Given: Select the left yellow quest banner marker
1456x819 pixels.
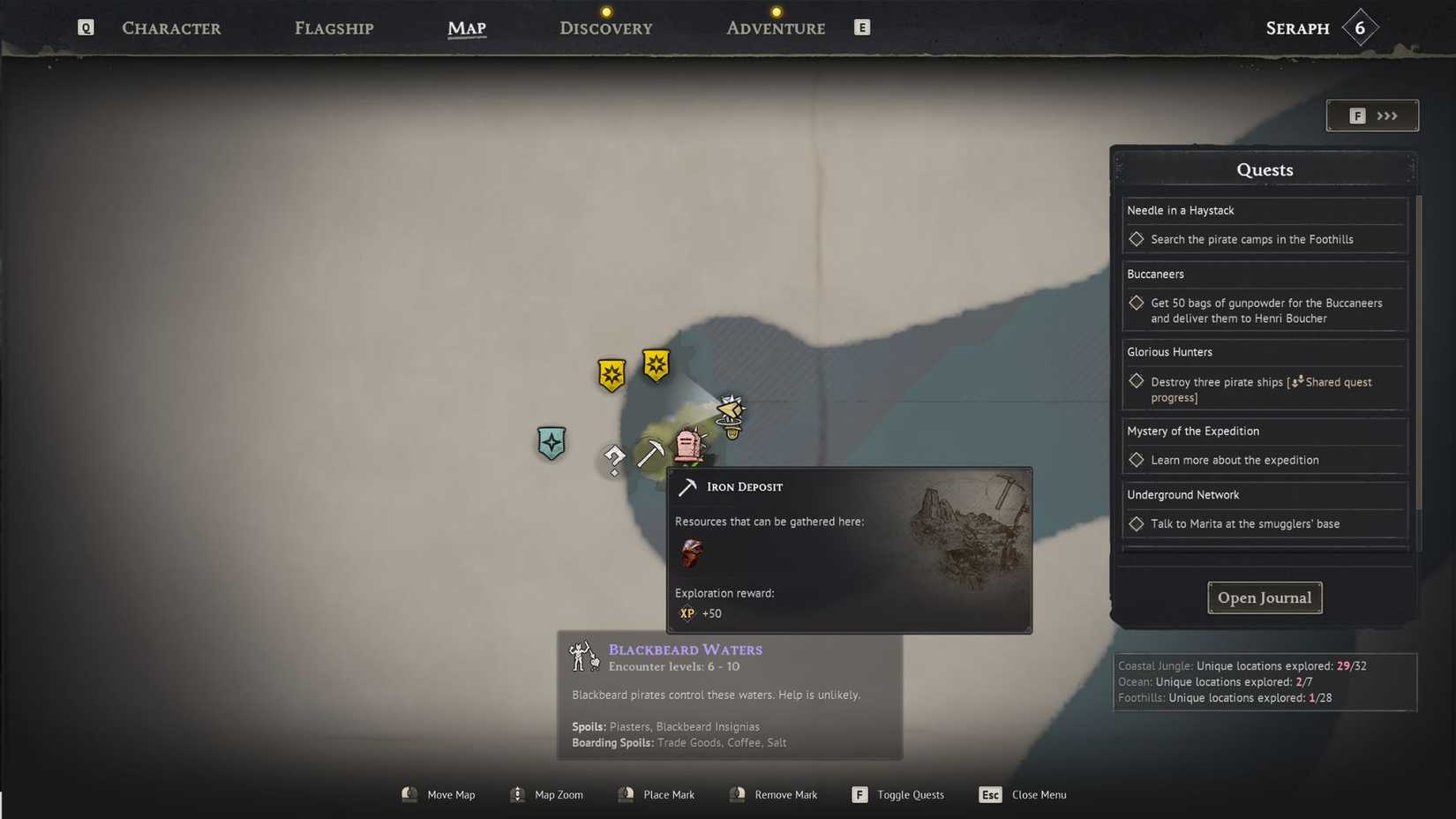Looking at the screenshot, I should [612, 373].
